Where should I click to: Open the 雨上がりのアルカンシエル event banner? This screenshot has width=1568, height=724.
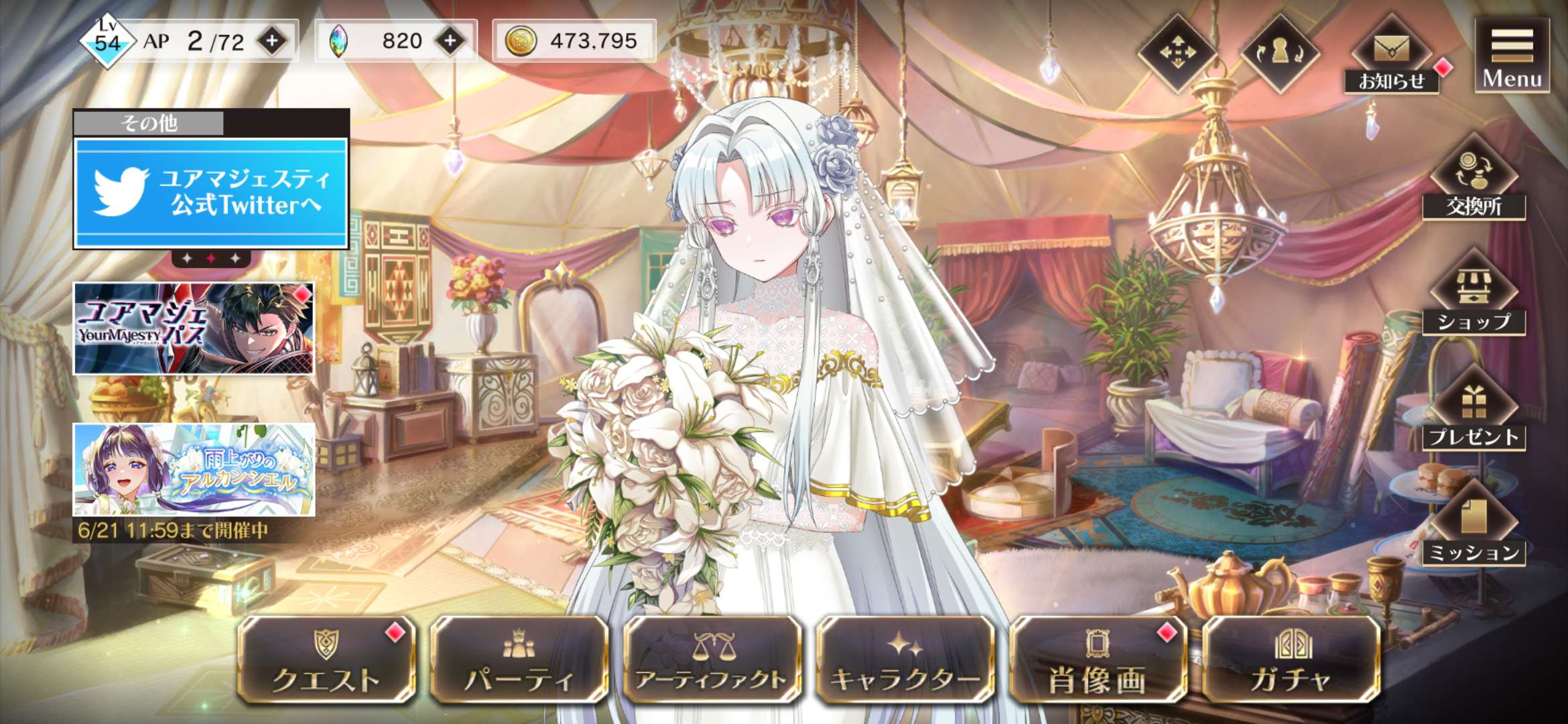pos(194,469)
